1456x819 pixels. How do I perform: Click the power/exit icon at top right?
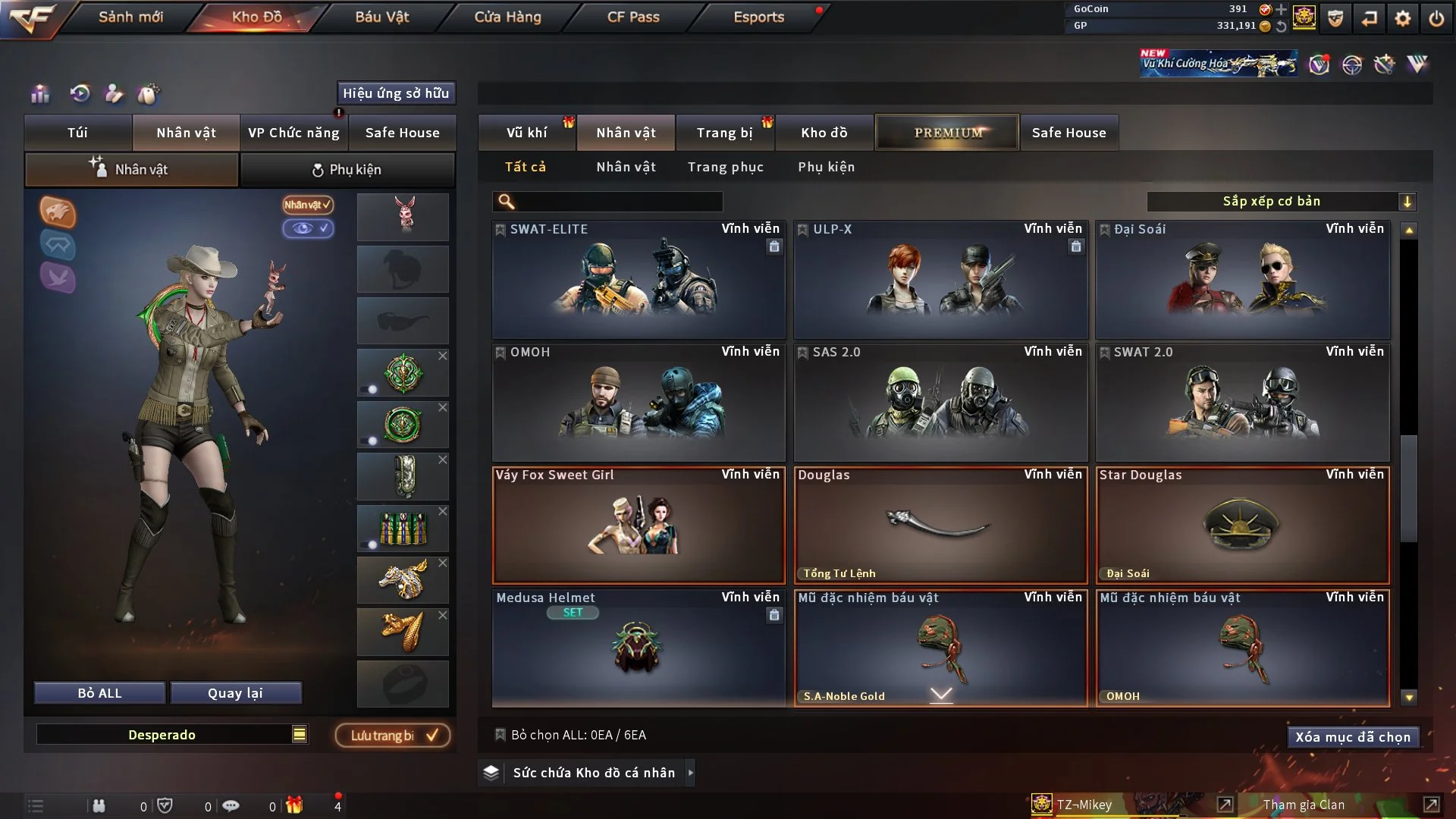point(1436,17)
